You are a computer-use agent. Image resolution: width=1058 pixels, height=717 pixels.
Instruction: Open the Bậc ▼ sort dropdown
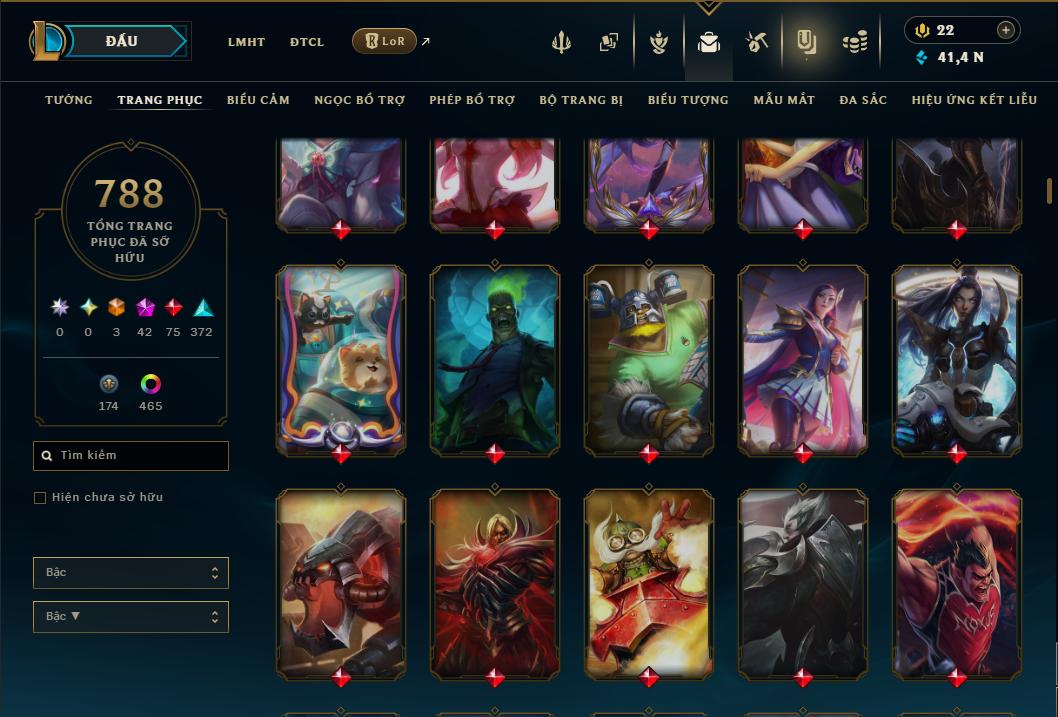coord(130,616)
